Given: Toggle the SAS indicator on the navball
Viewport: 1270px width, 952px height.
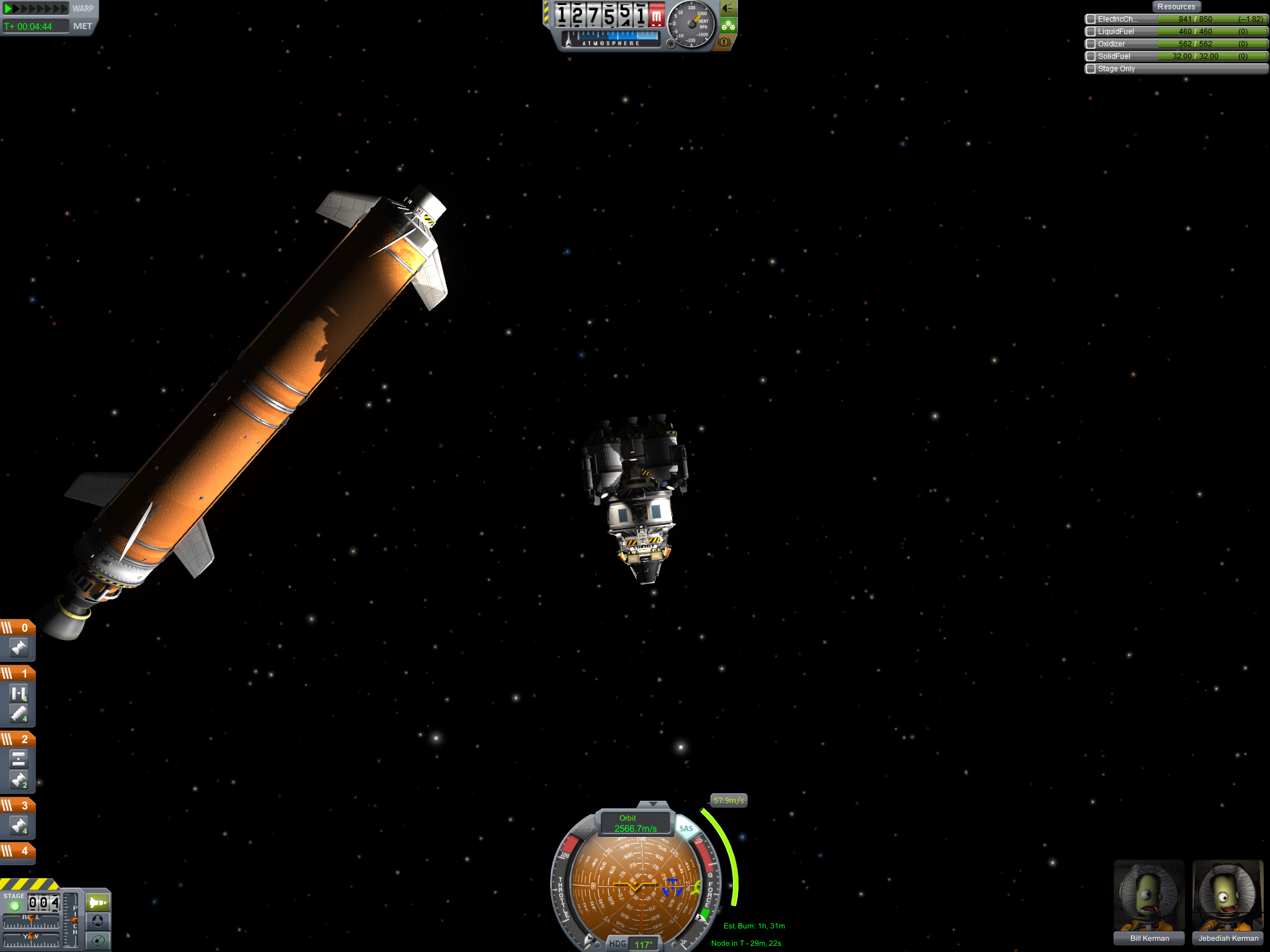Looking at the screenshot, I should pos(686,829).
